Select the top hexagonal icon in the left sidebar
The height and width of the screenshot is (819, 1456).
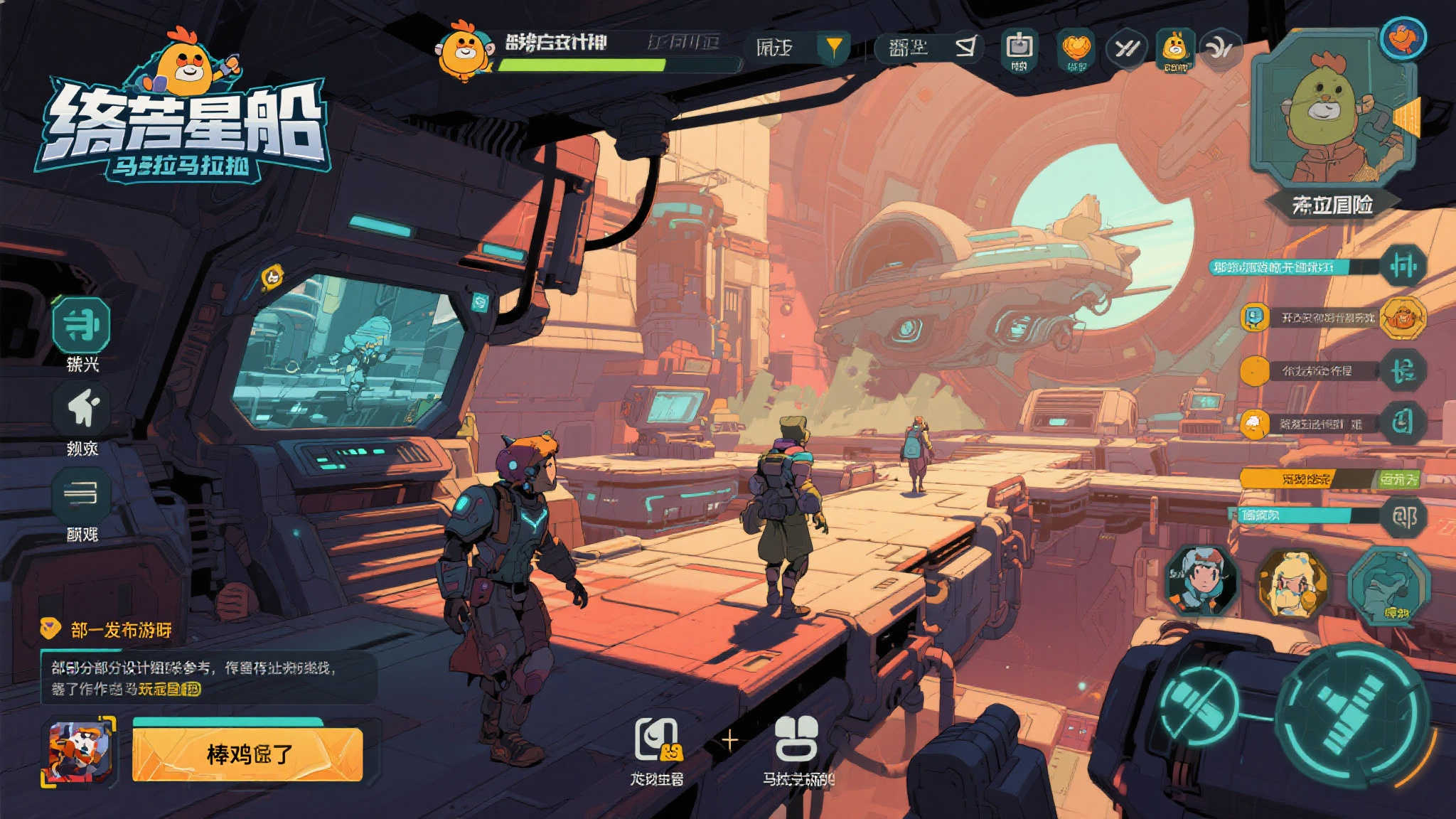pos(82,325)
